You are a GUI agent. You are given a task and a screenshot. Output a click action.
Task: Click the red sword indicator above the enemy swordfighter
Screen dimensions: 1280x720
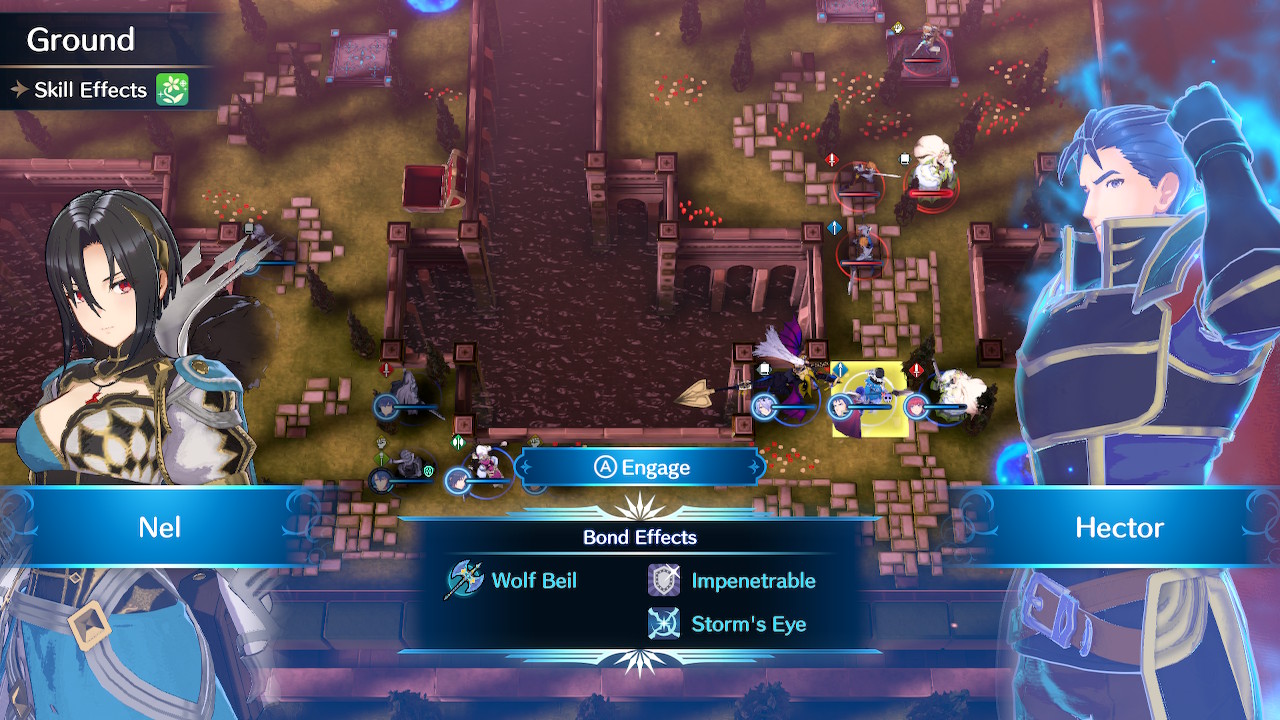click(x=831, y=160)
